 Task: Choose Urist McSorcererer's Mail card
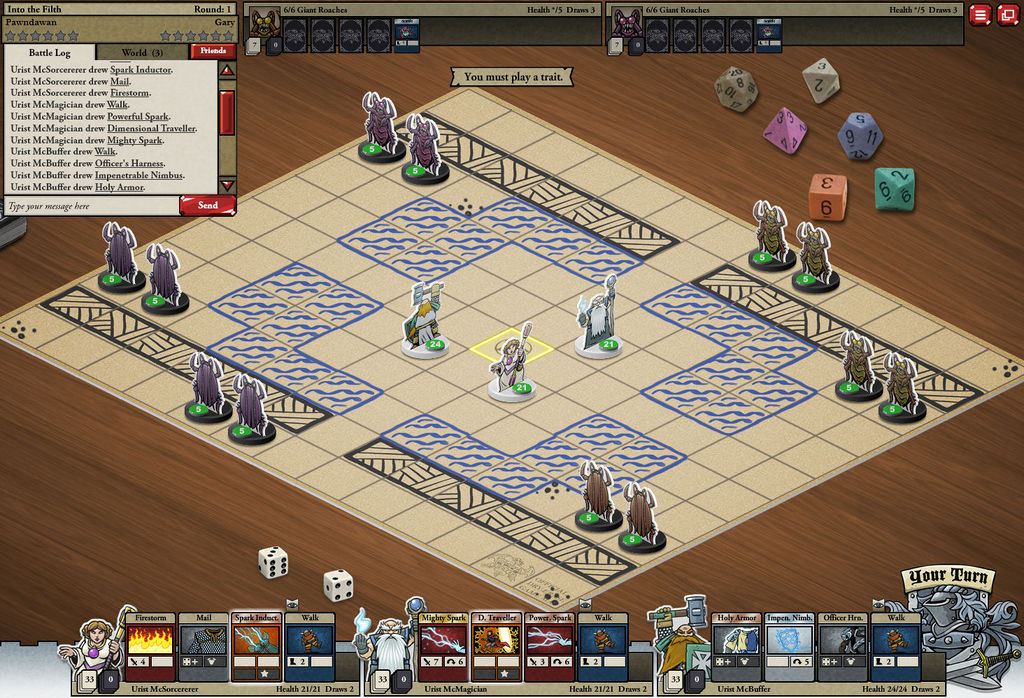(x=203, y=647)
